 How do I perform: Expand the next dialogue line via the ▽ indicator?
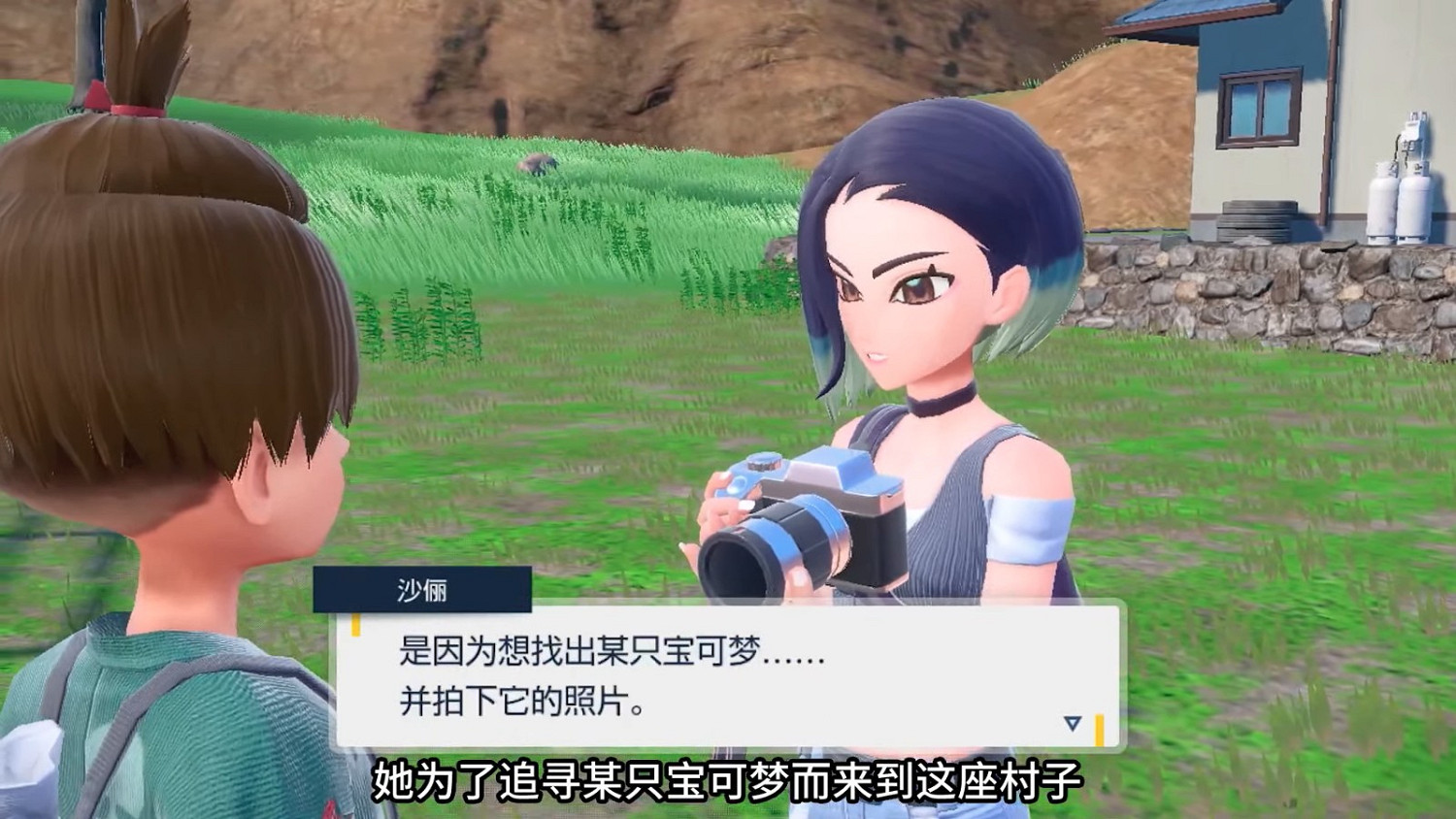(x=1072, y=723)
